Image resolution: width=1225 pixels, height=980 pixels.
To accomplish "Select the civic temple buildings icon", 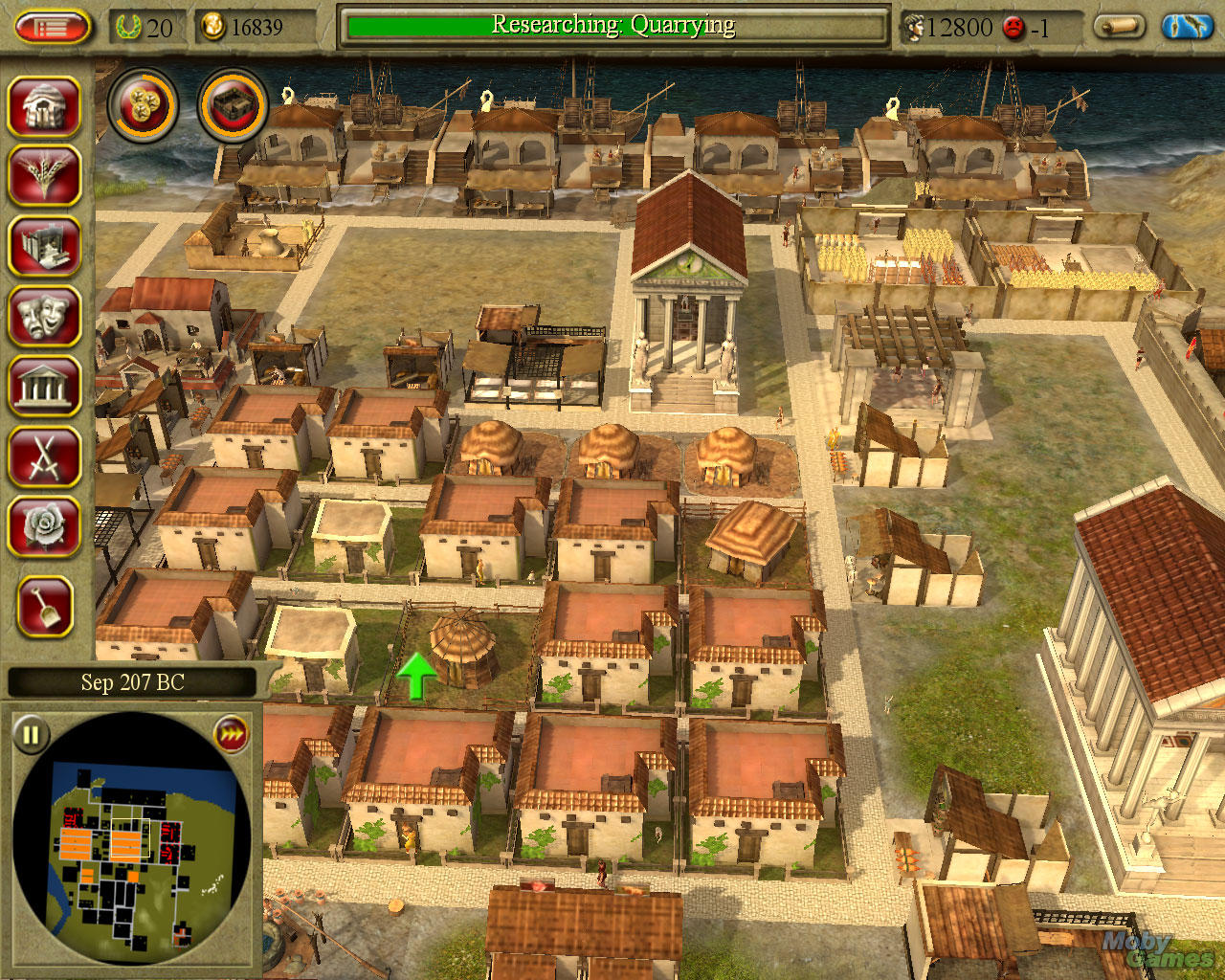I will [45, 387].
